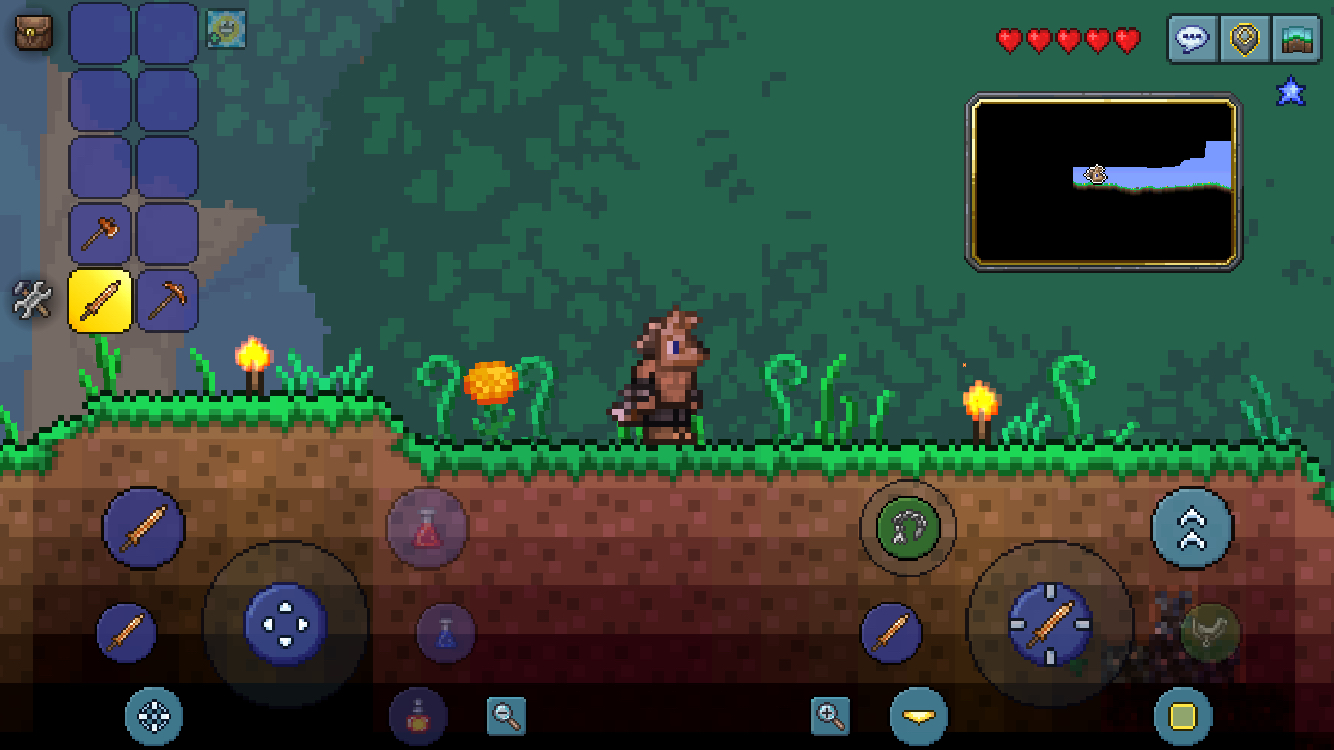Zoom out with the minus magnifier
The image size is (1334, 750).
(506, 716)
